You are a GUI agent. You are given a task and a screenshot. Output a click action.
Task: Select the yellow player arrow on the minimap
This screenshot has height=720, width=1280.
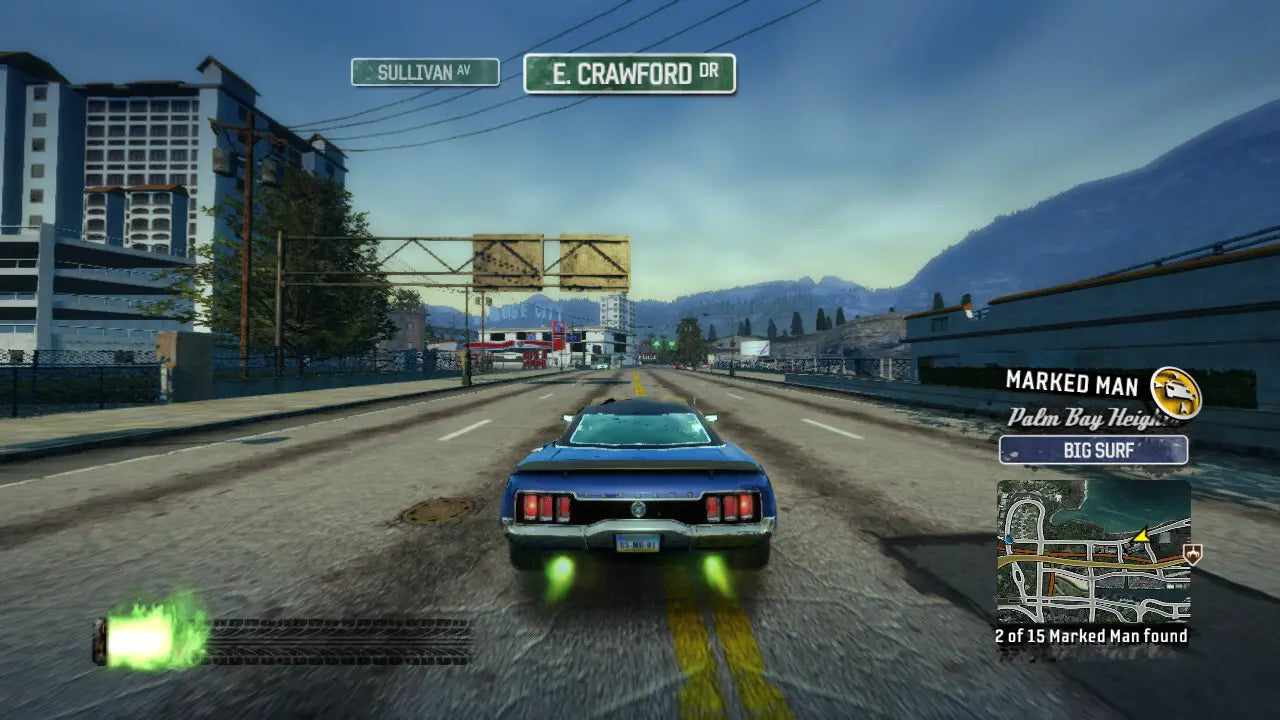coord(1141,537)
